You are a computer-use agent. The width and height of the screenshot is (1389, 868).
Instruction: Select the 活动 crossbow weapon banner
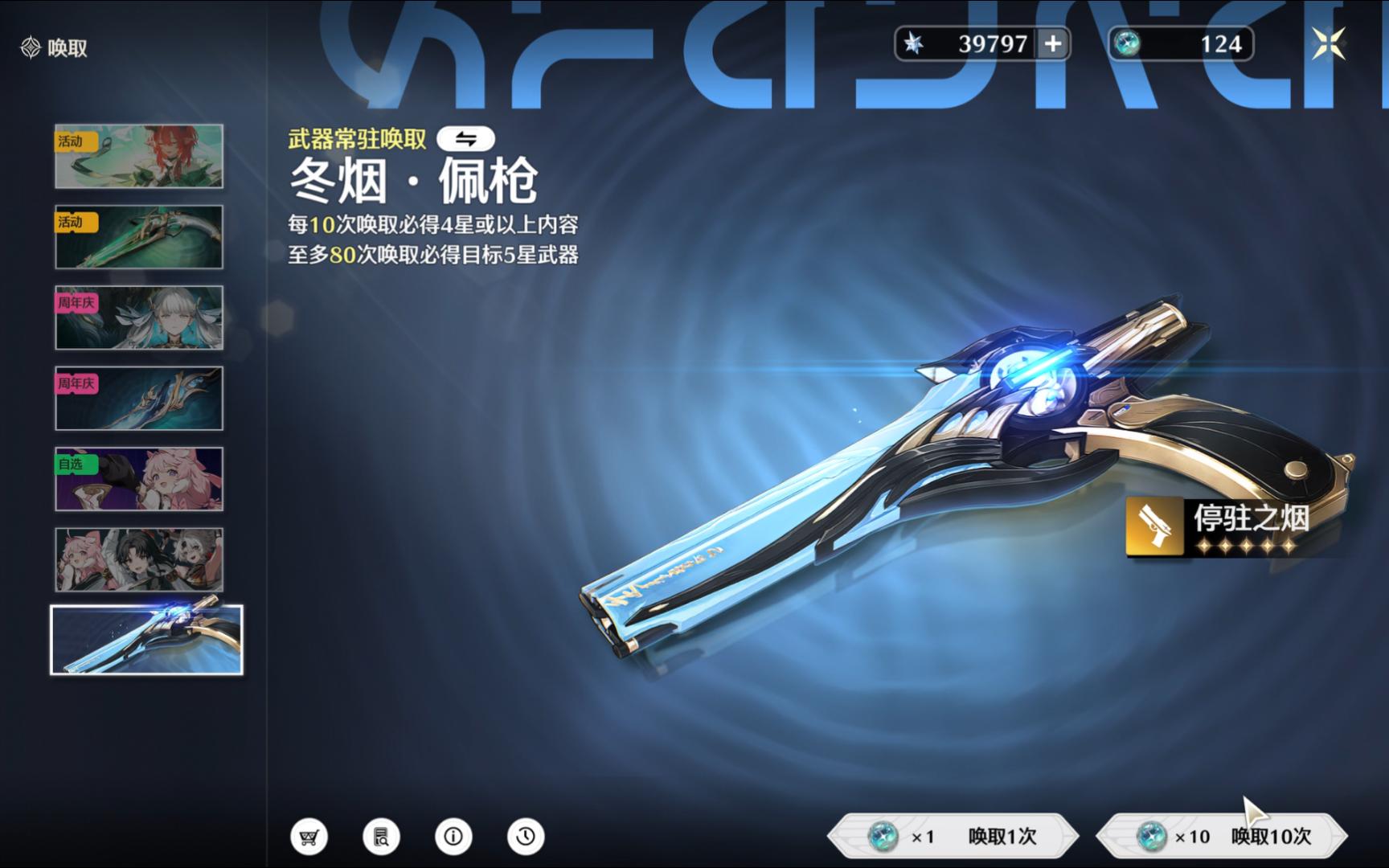pos(138,238)
